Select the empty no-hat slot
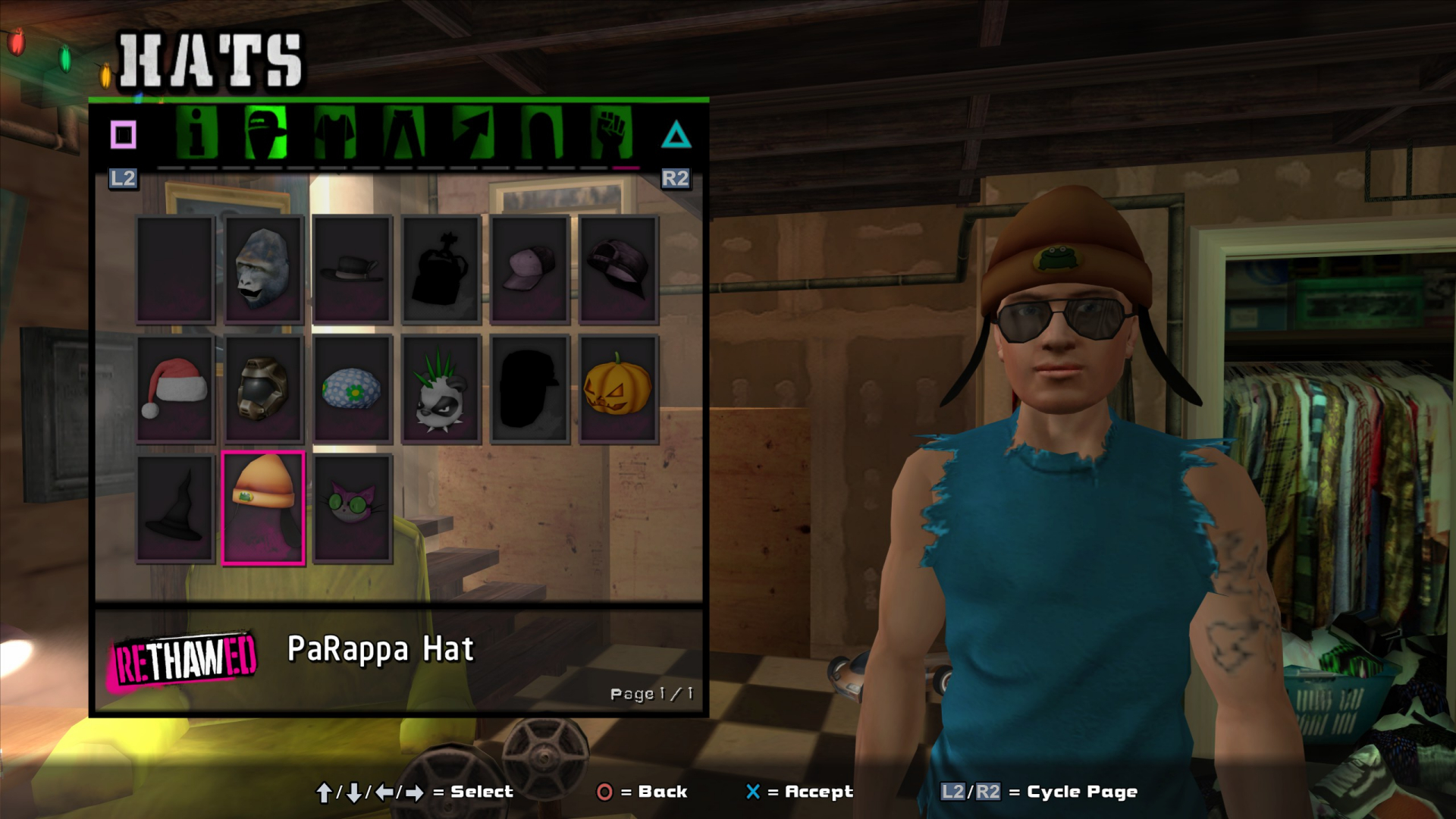1456x819 pixels. click(x=175, y=270)
